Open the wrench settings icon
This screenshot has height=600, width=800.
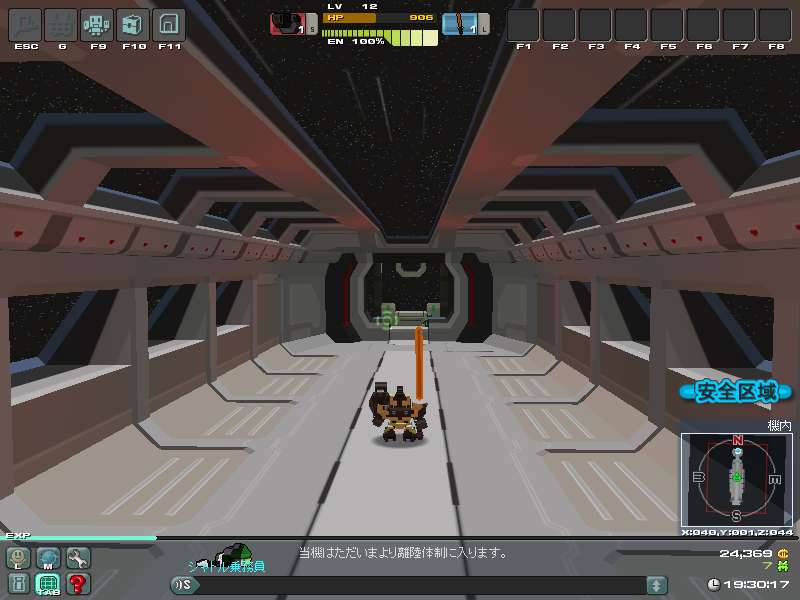[77, 558]
